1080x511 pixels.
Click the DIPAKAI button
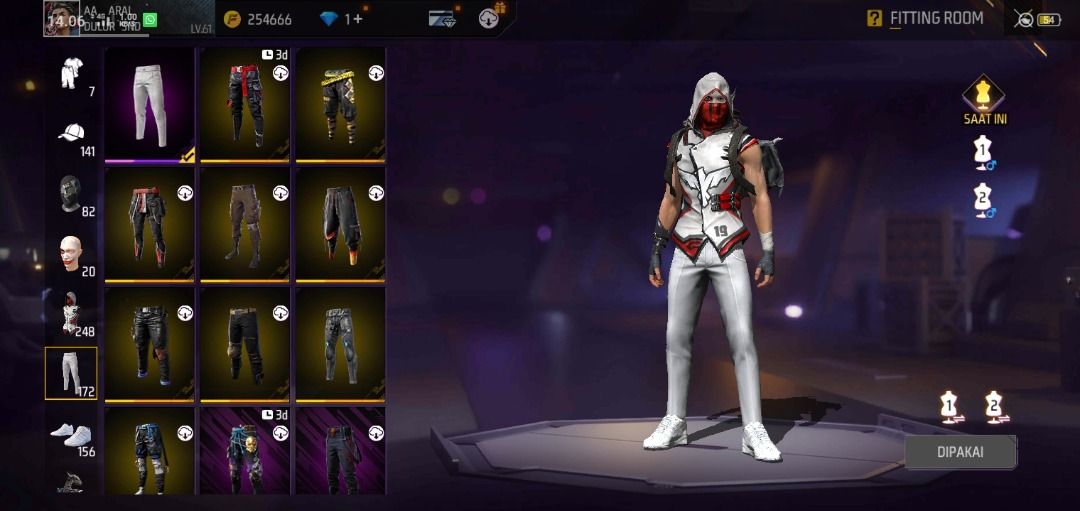click(x=960, y=452)
